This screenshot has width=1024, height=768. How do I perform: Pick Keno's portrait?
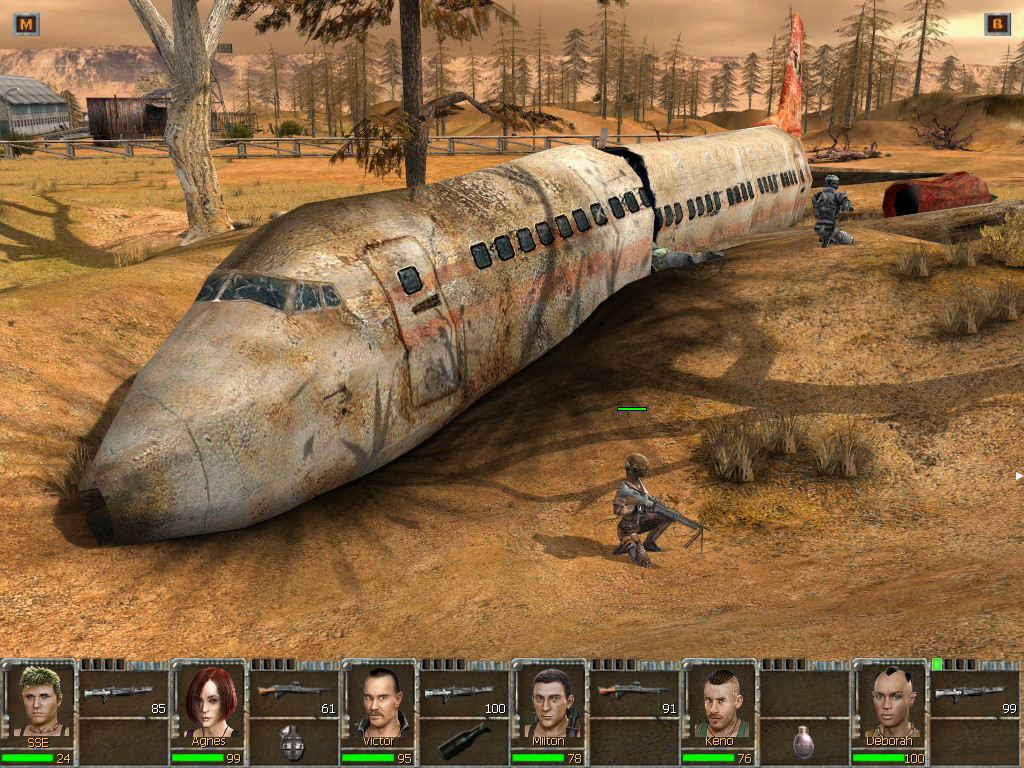click(x=719, y=699)
